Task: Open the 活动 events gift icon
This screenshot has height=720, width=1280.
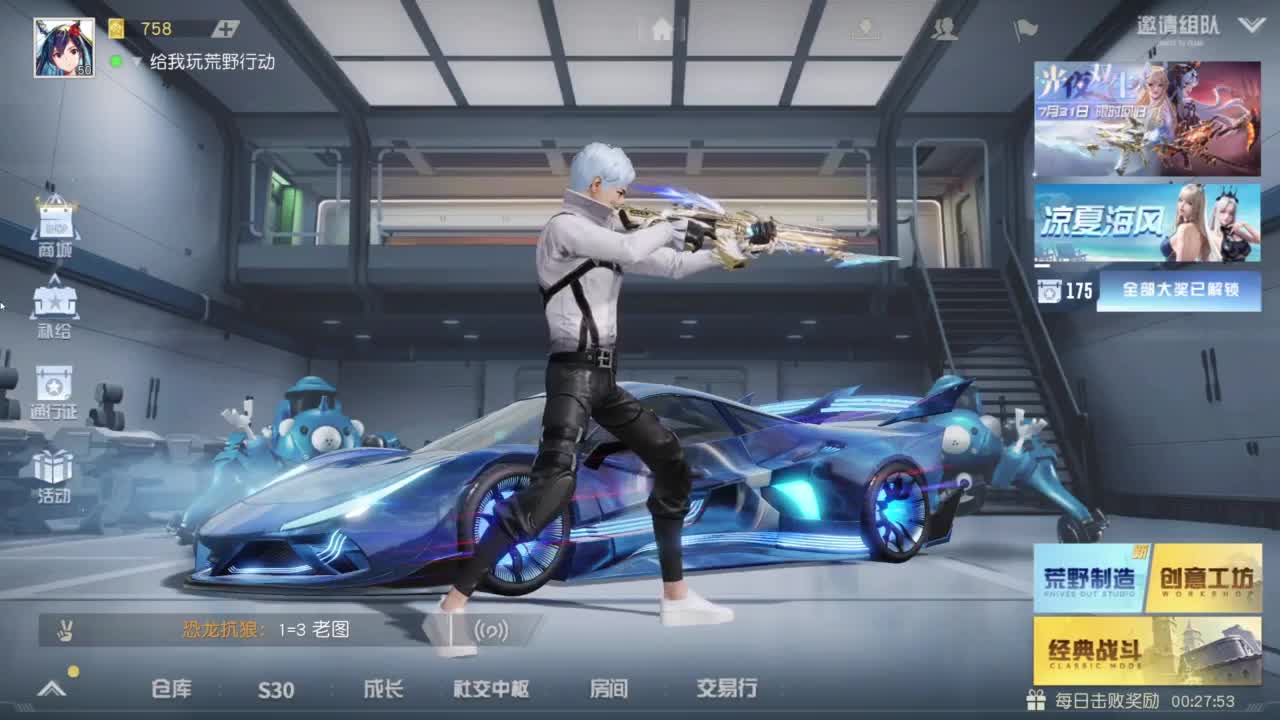Action: (x=55, y=470)
